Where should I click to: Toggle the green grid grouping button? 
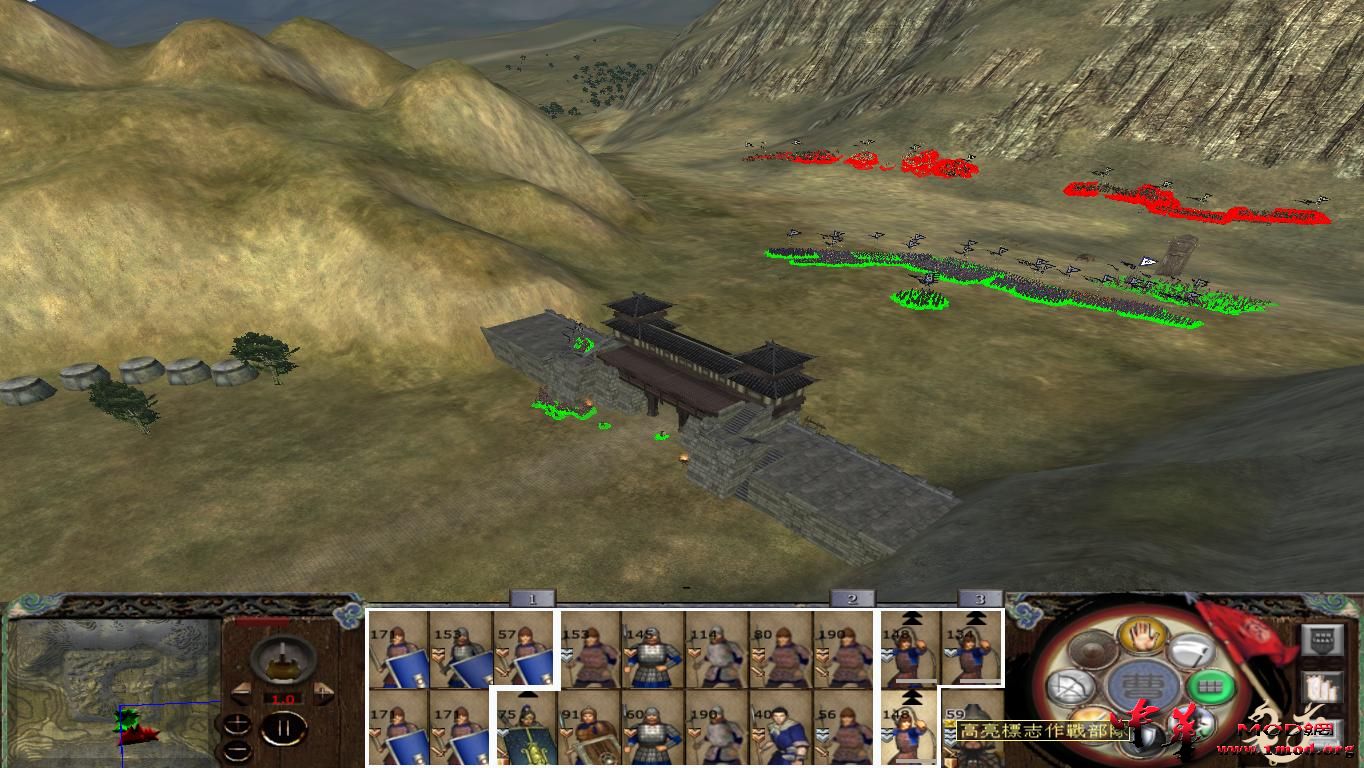click(x=1209, y=687)
